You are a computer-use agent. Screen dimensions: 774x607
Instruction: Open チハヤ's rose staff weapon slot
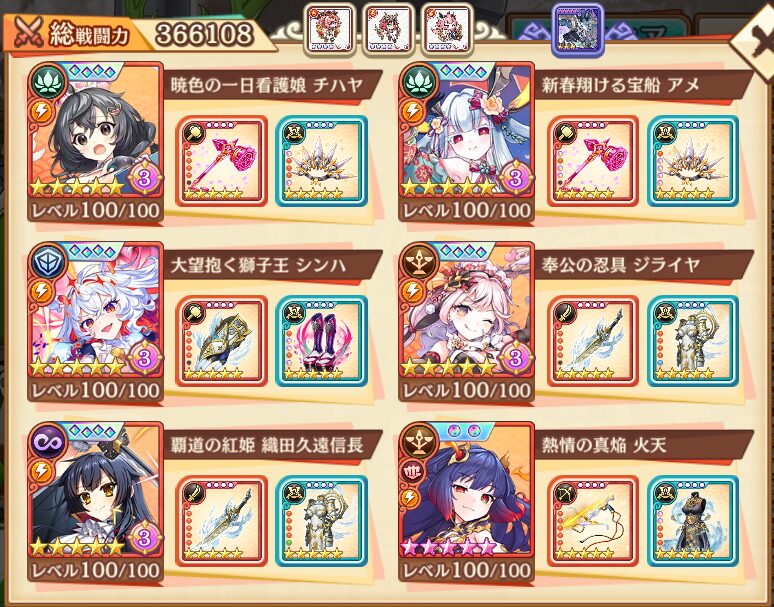(x=221, y=161)
